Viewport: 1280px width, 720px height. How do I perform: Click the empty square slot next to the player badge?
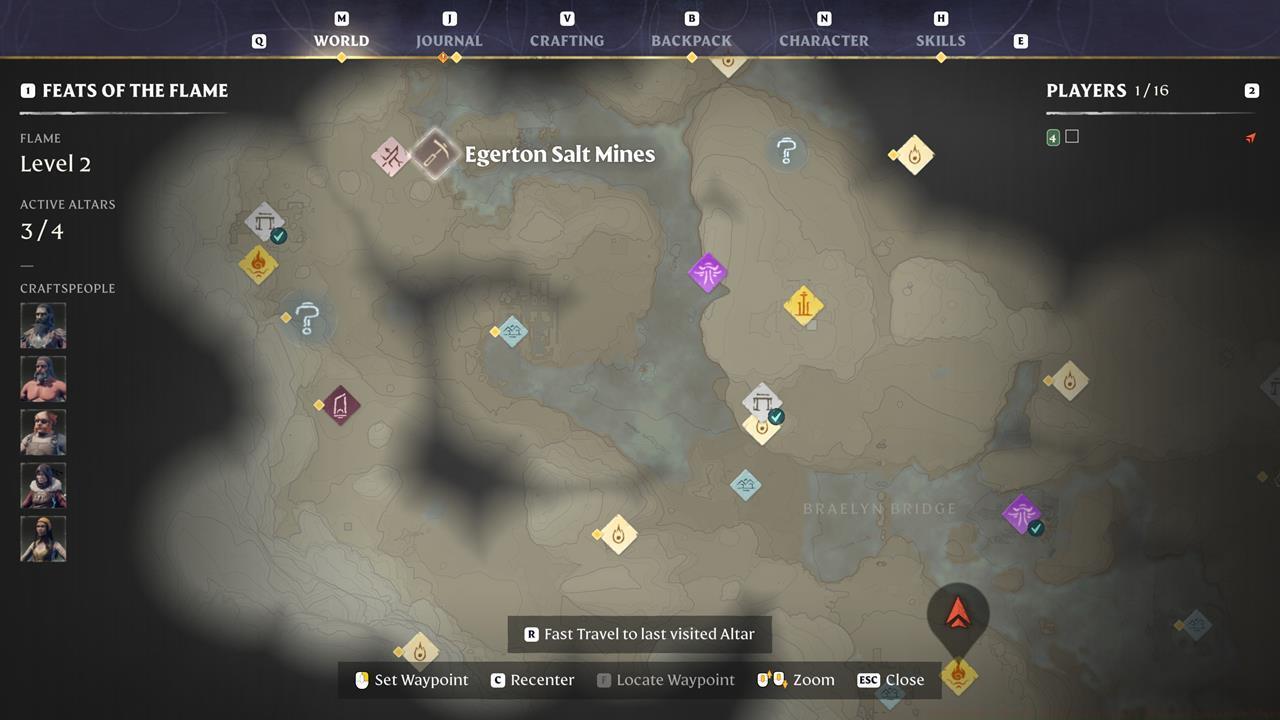point(1073,136)
